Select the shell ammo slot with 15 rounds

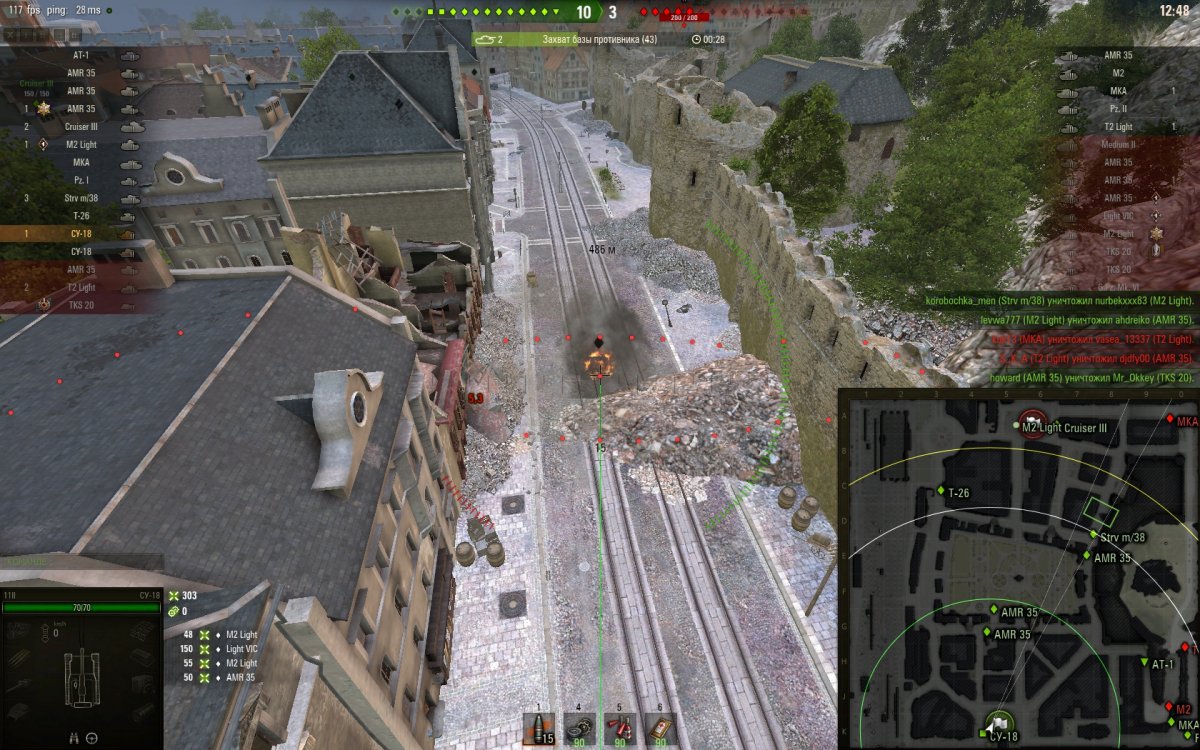pyautogui.click(x=542, y=729)
